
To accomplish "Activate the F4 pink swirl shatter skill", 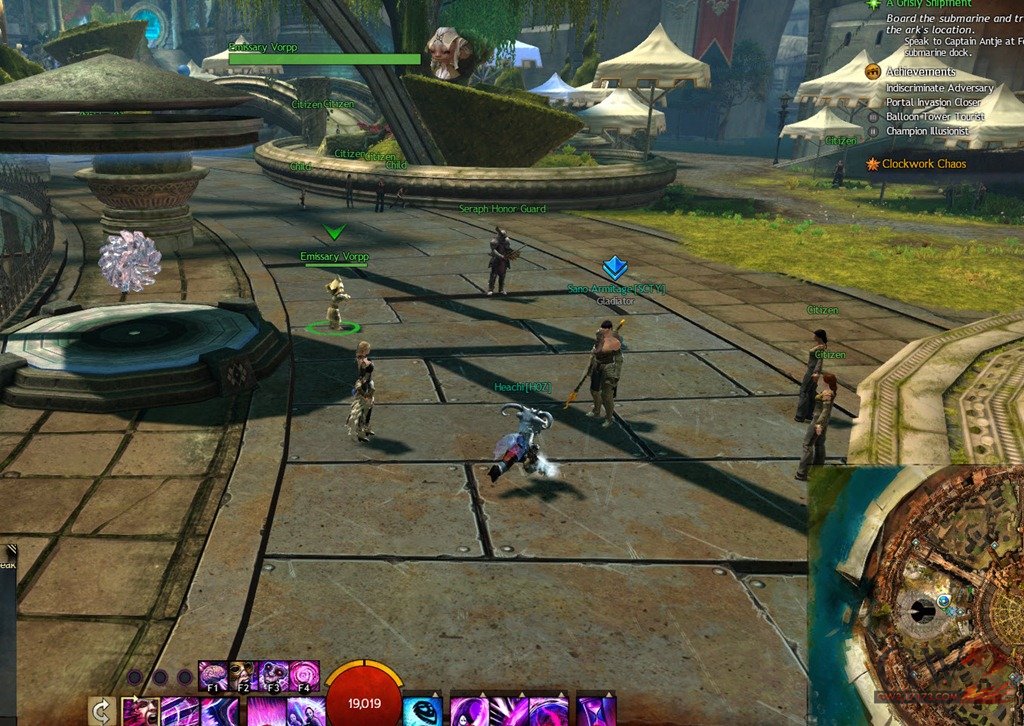I will coord(304,675).
